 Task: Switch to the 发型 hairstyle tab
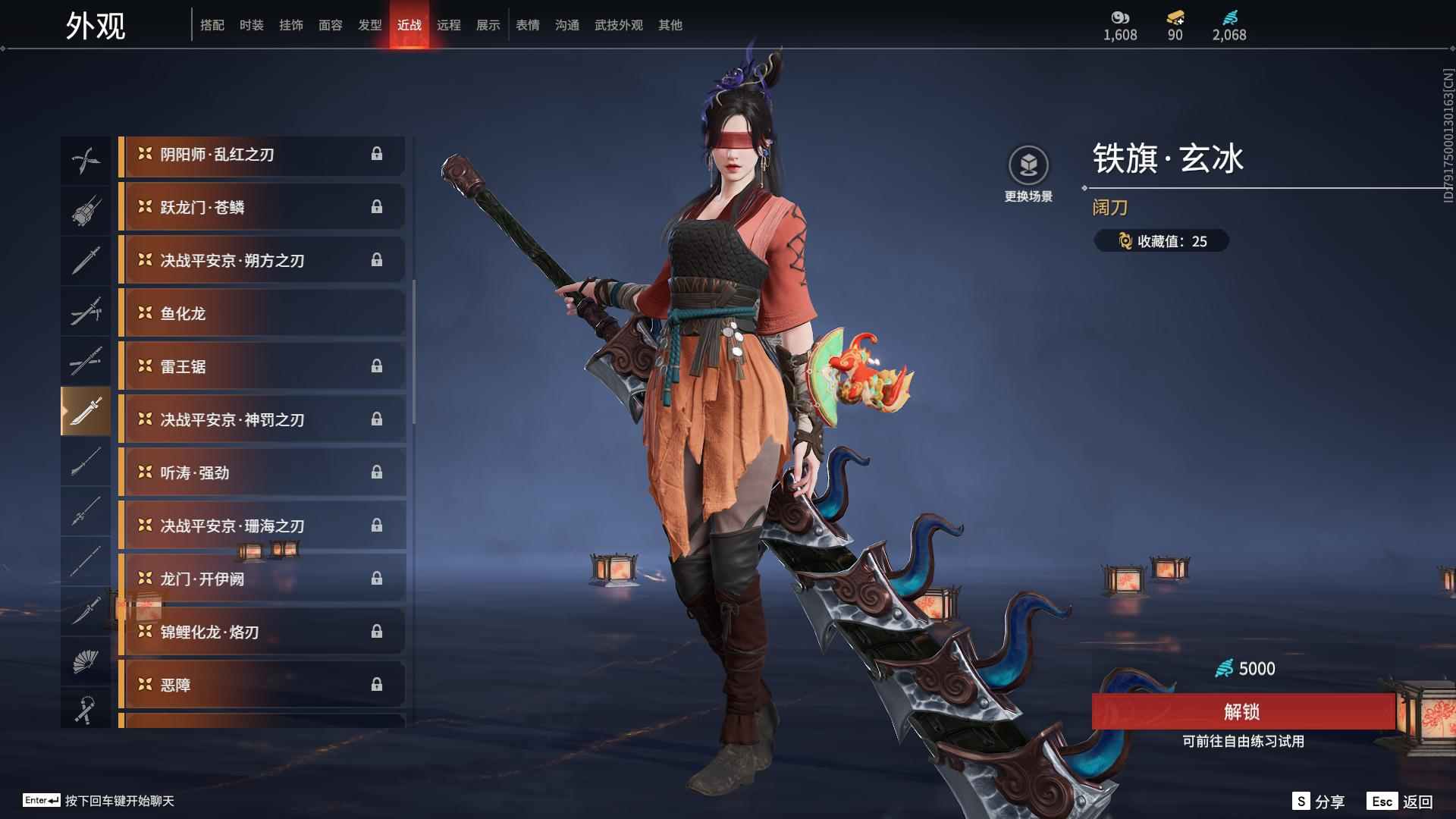pos(370,25)
